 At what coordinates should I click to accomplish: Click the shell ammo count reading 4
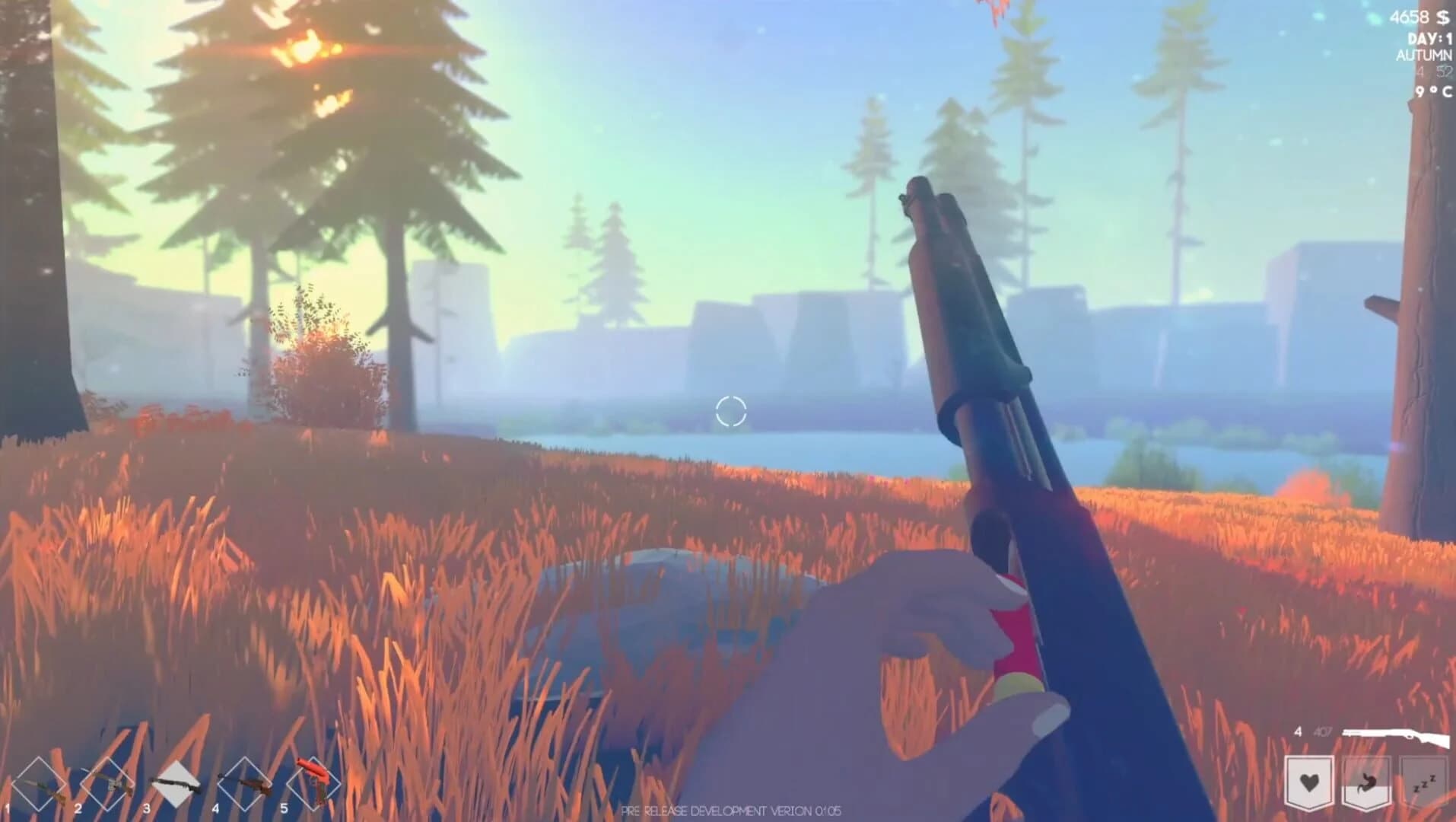pos(1299,732)
